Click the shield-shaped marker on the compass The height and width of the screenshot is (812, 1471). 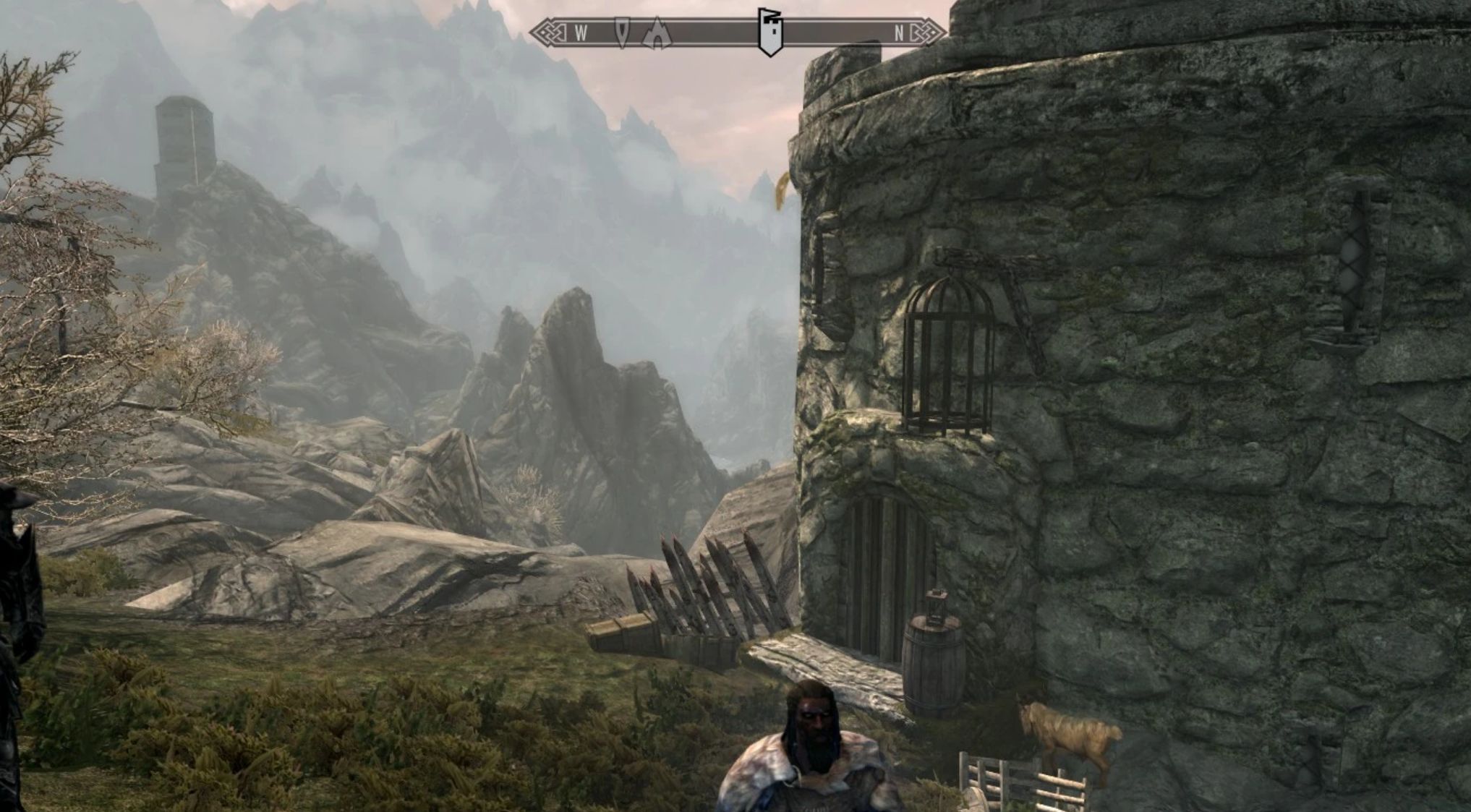(621, 33)
